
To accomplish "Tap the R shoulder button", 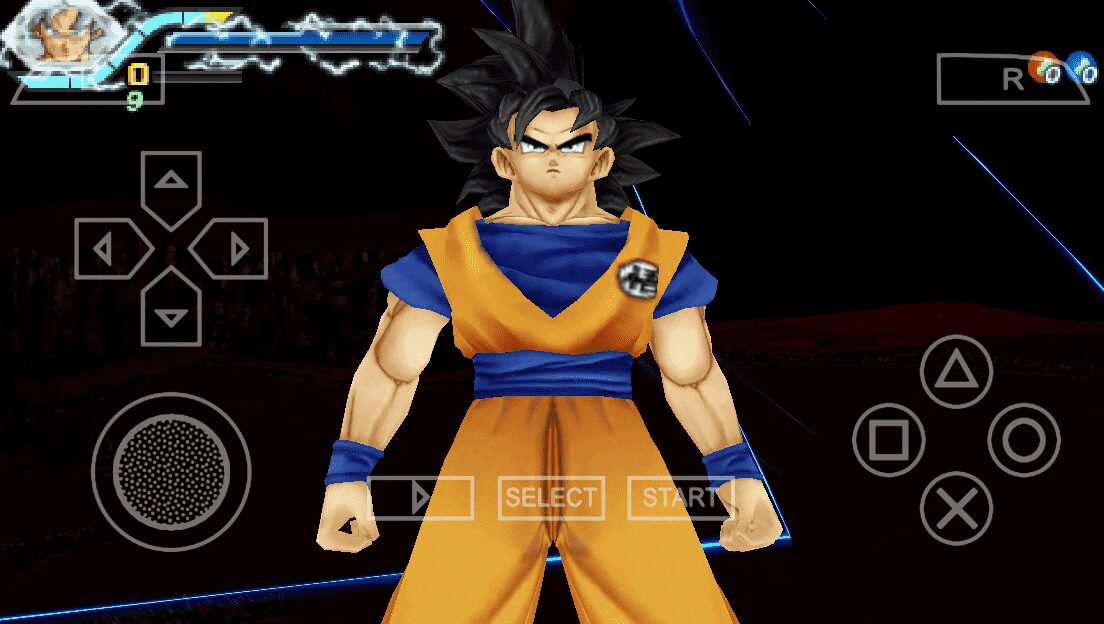I will 1012,80.
